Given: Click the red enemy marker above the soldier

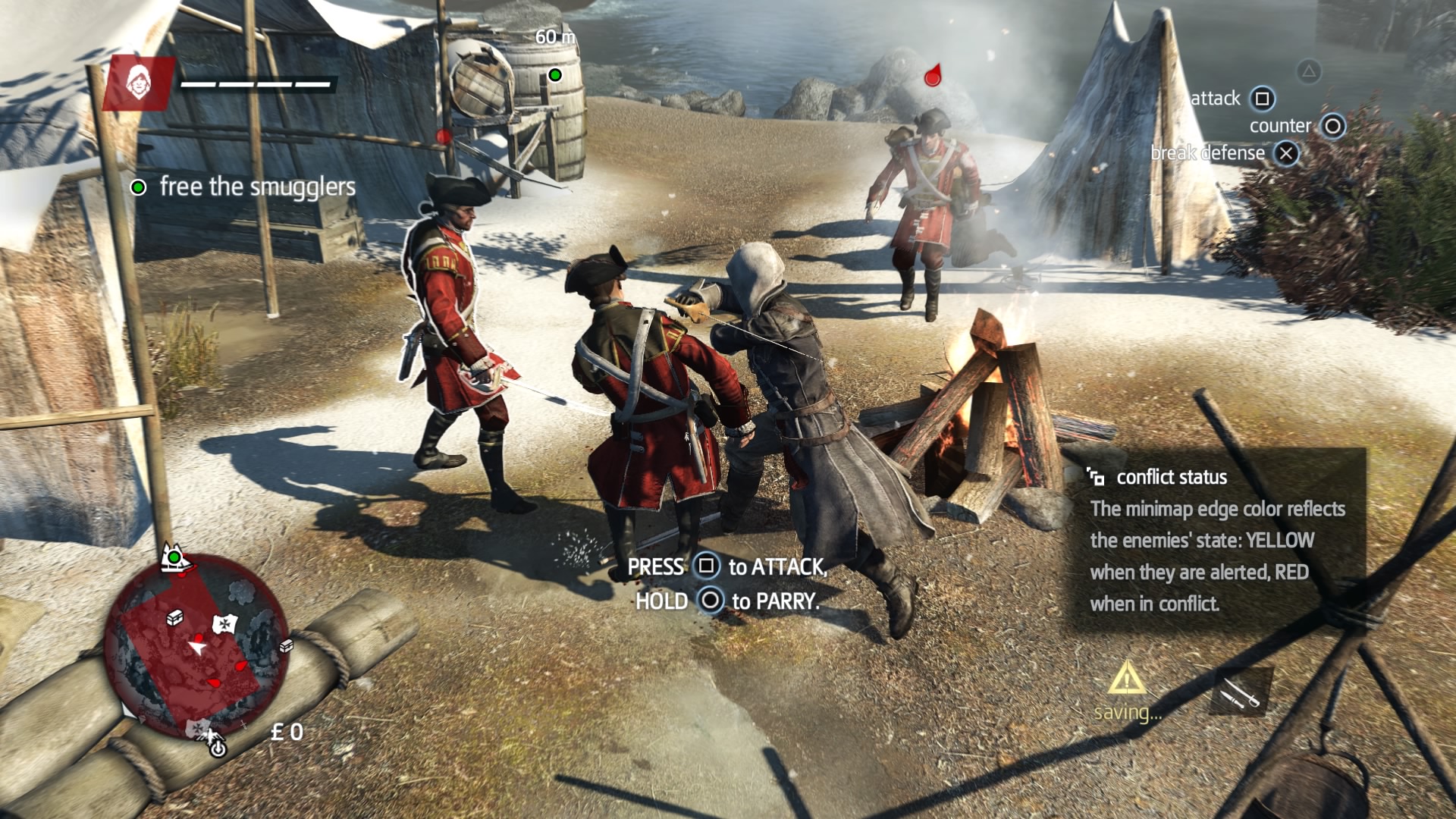Looking at the screenshot, I should 933,76.
